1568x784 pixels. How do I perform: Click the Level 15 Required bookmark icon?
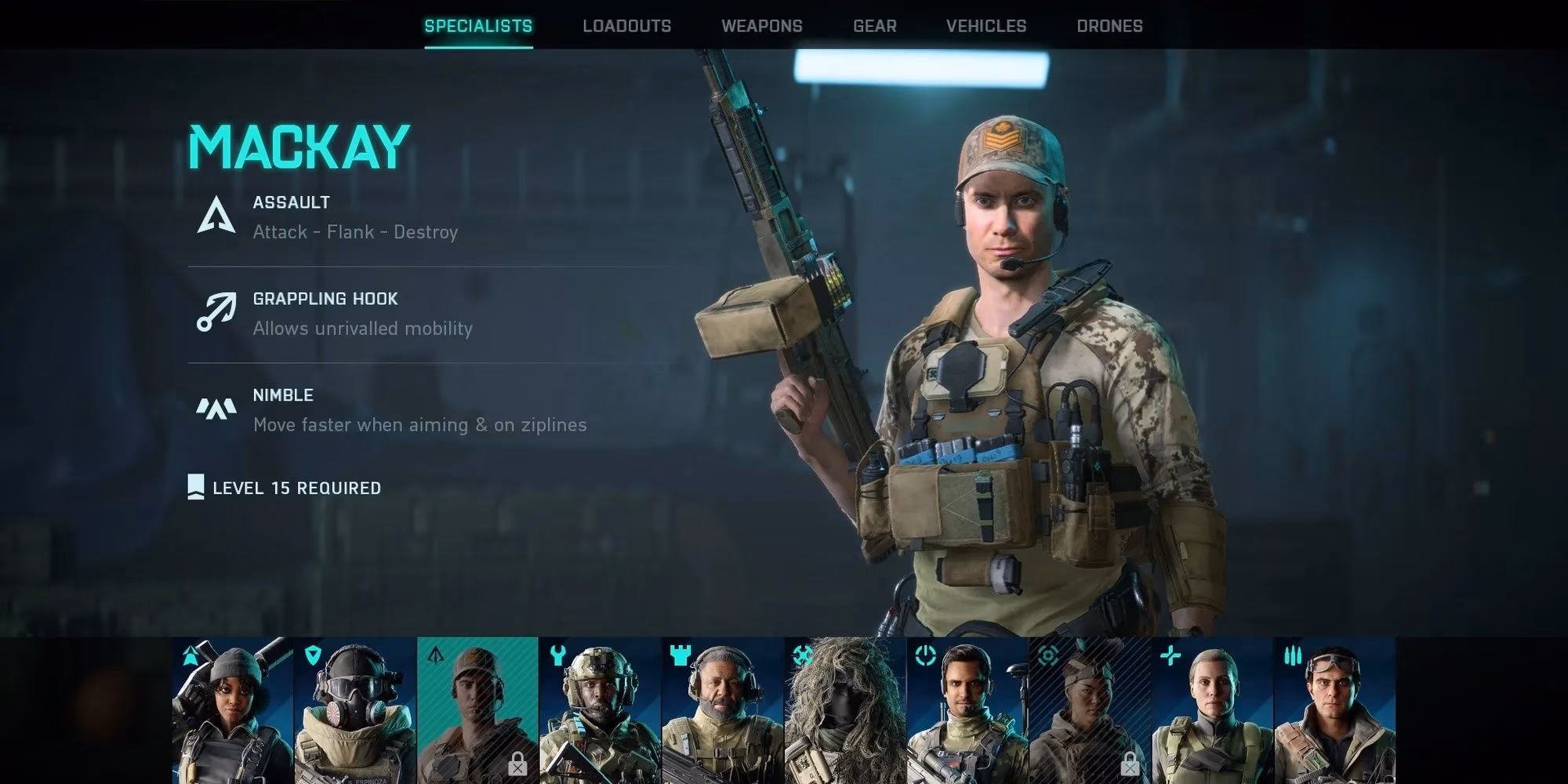(195, 488)
